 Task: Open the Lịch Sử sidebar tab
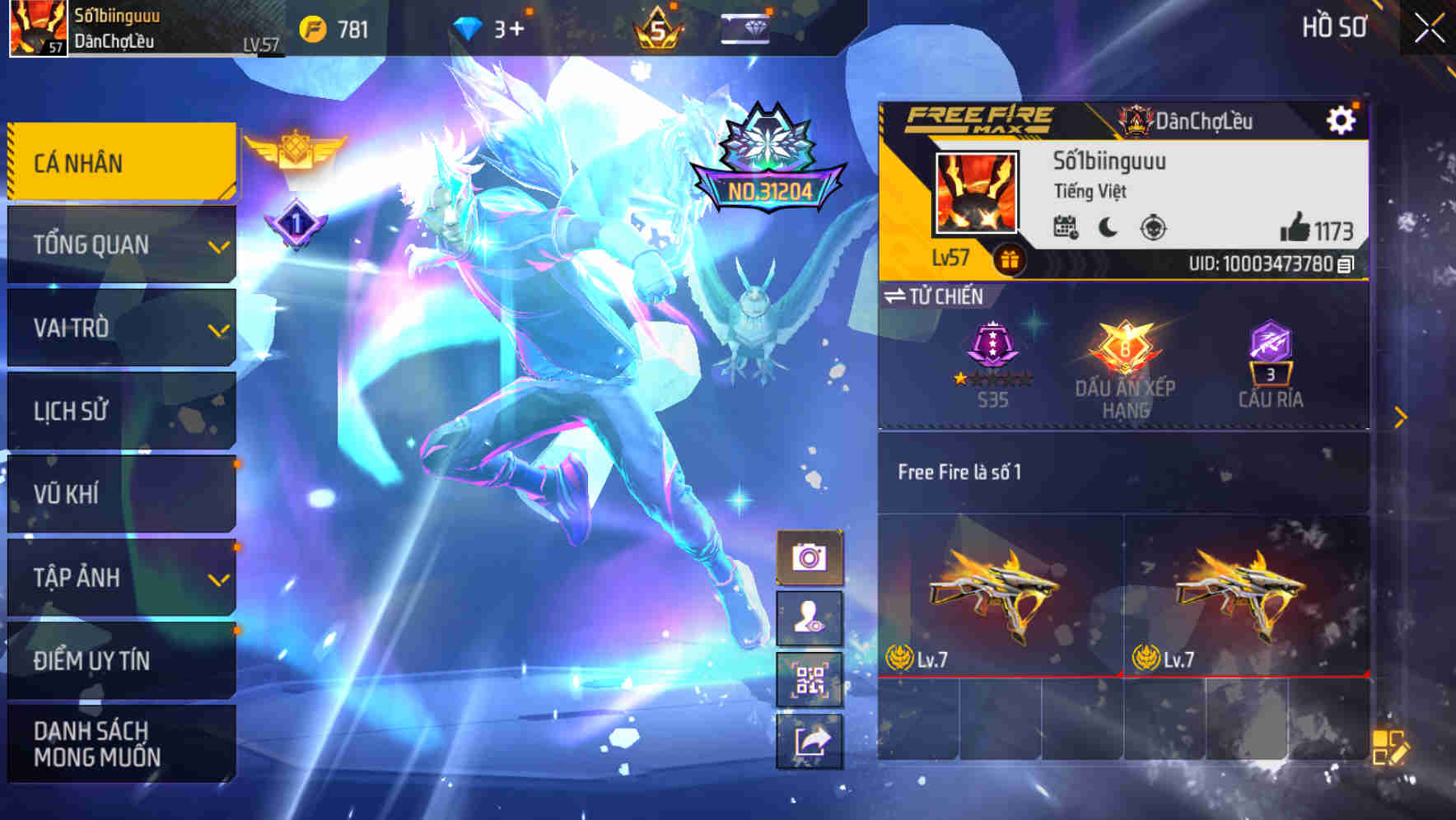click(121, 411)
